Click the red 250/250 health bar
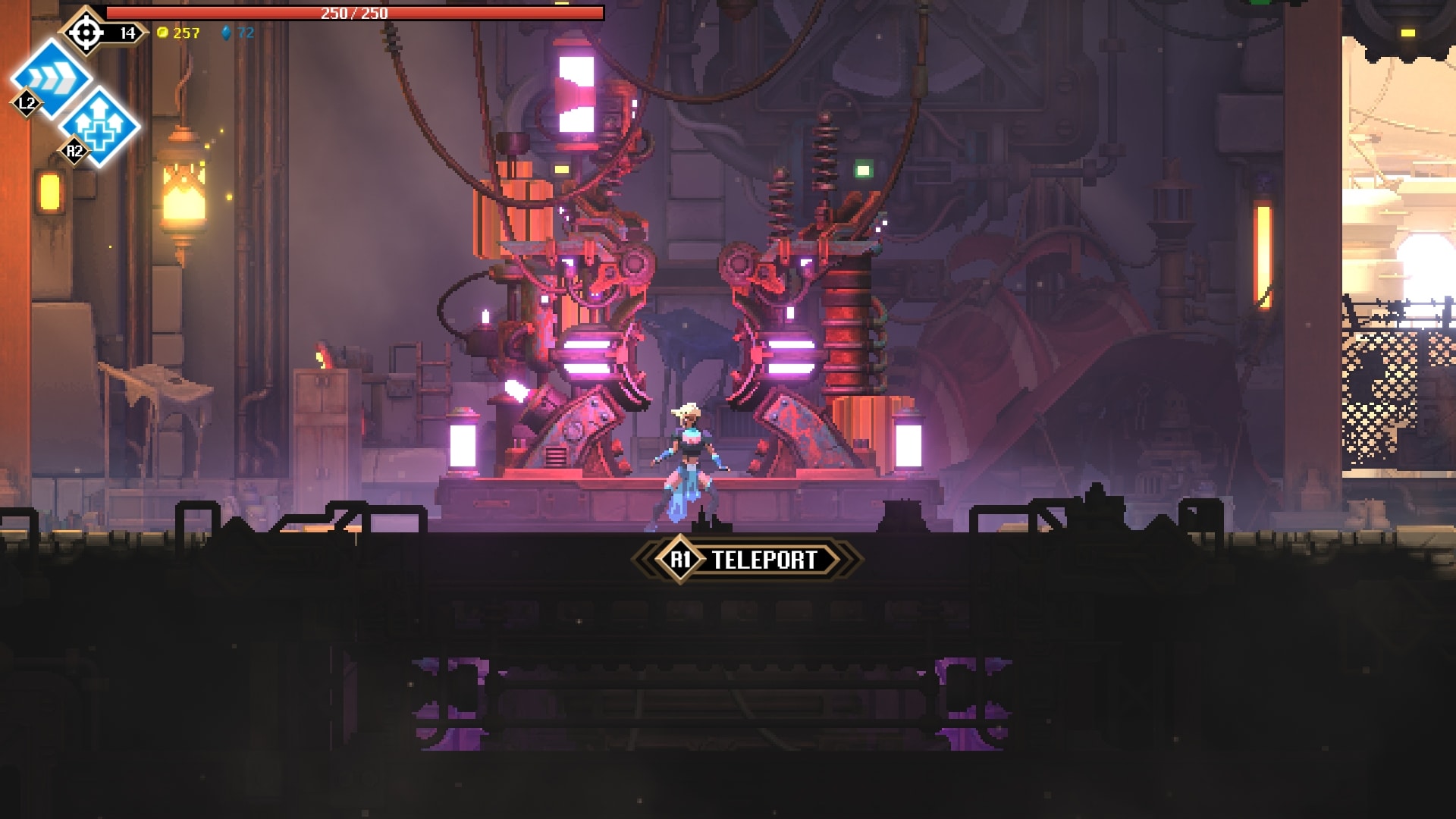1456x819 pixels. pyautogui.click(x=354, y=12)
